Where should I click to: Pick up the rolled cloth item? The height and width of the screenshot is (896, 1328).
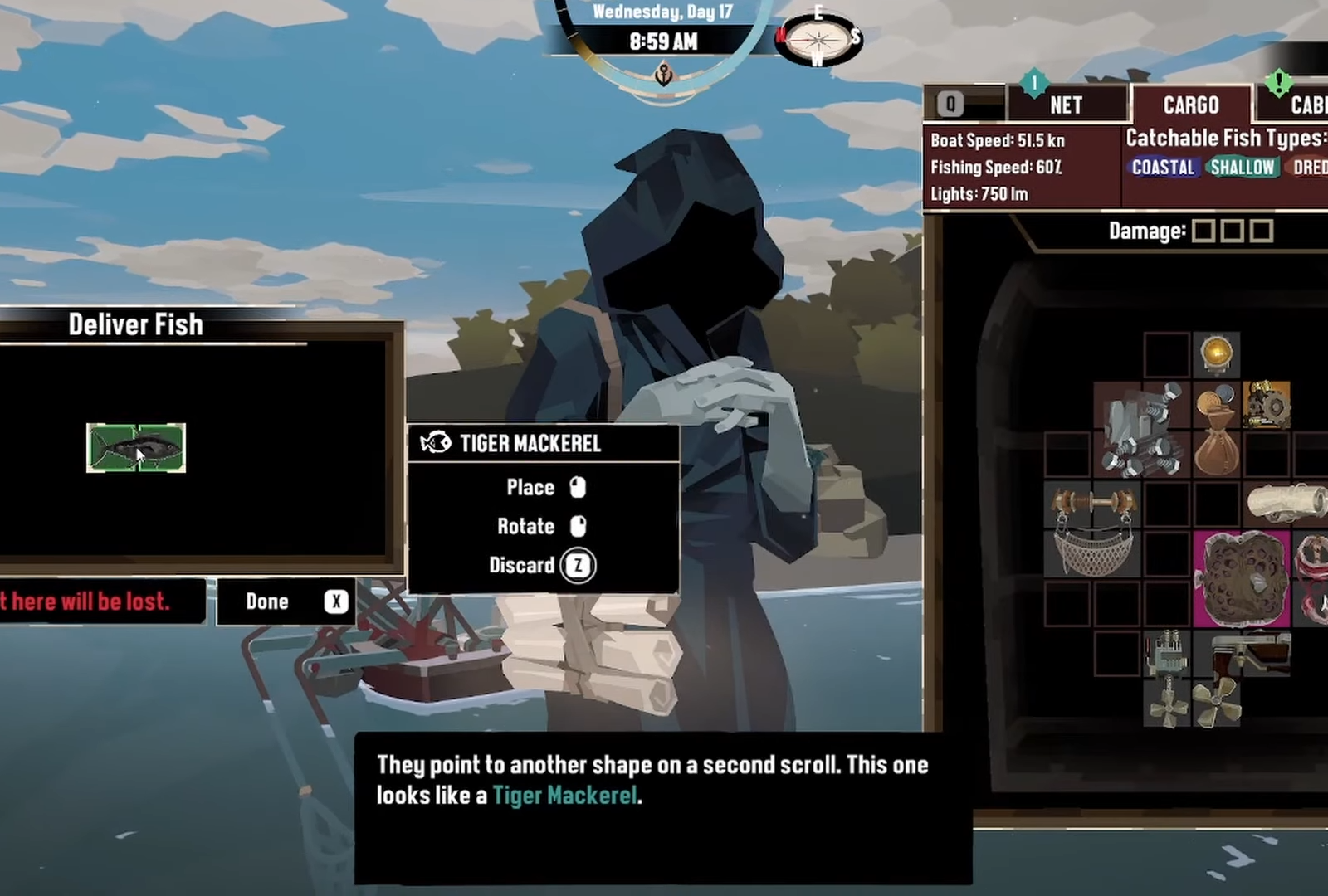[x=1285, y=504]
